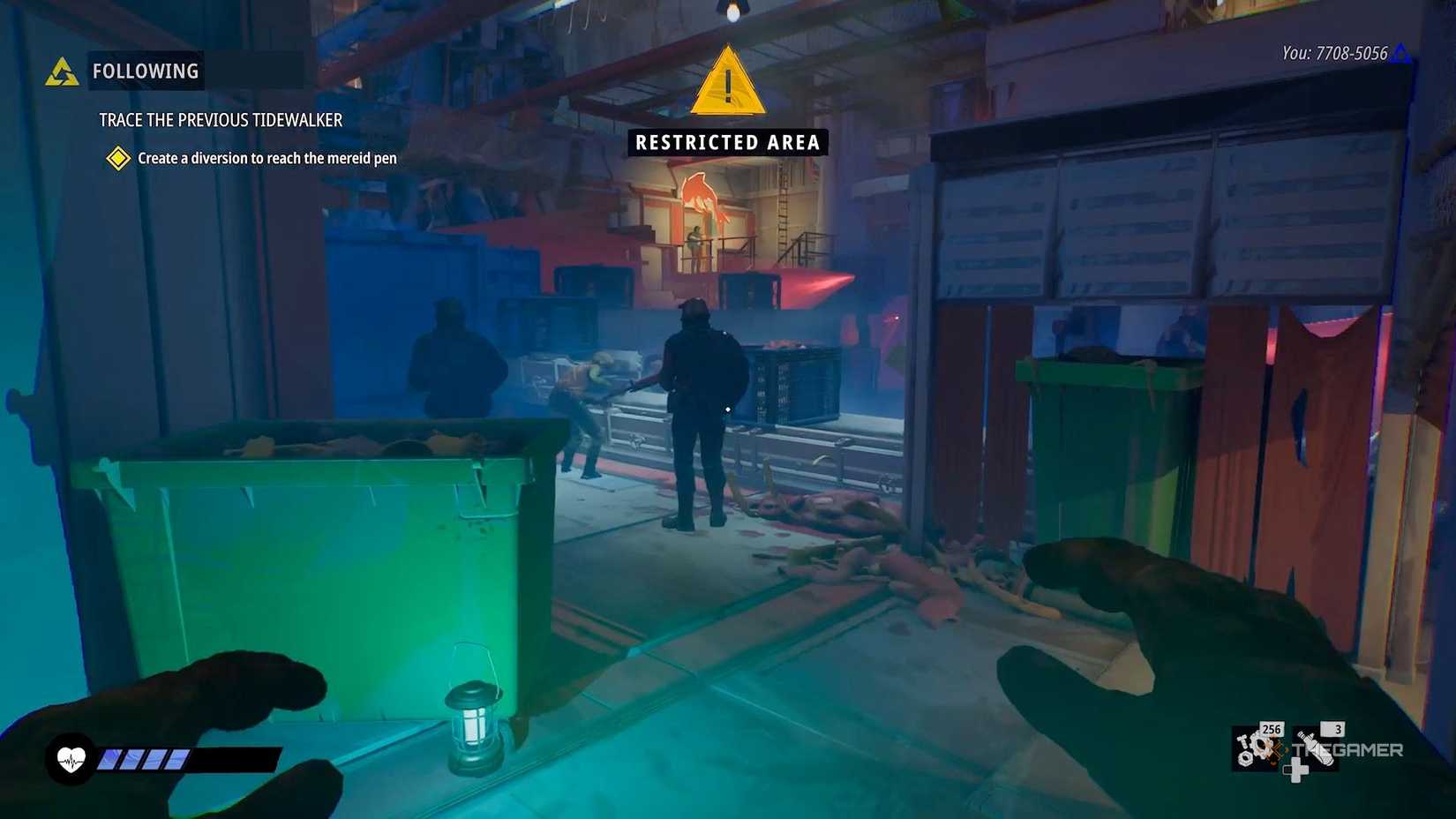Toggle tracking on Trace The Previous Tidewalker
This screenshot has height=819, width=1456.
(x=220, y=120)
